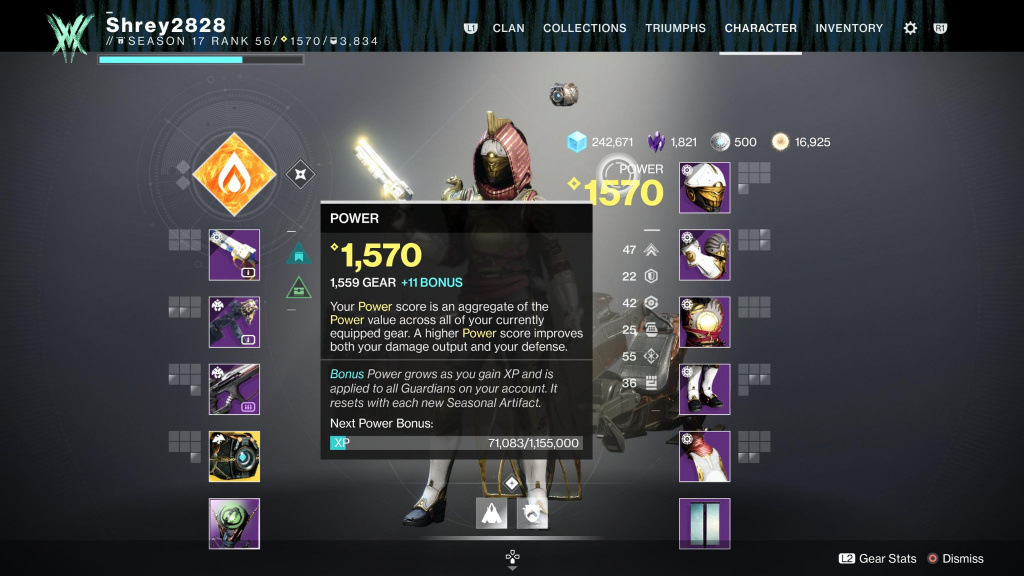Open the gauntlets armor slot
The width and height of the screenshot is (1024, 576).
(x=705, y=255)
